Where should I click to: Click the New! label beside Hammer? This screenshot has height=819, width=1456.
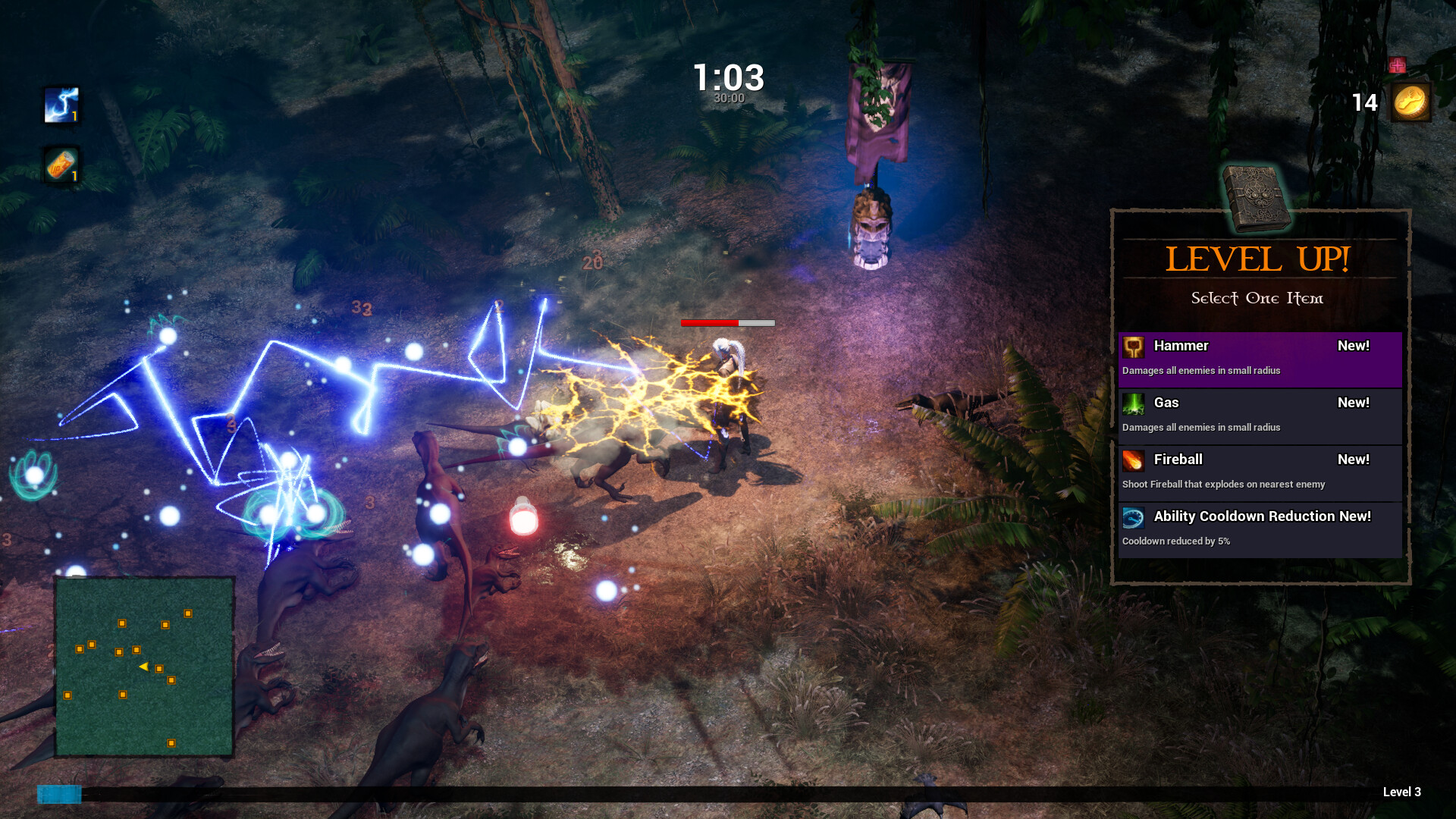pyautogui.click(x=1354, y=345)
